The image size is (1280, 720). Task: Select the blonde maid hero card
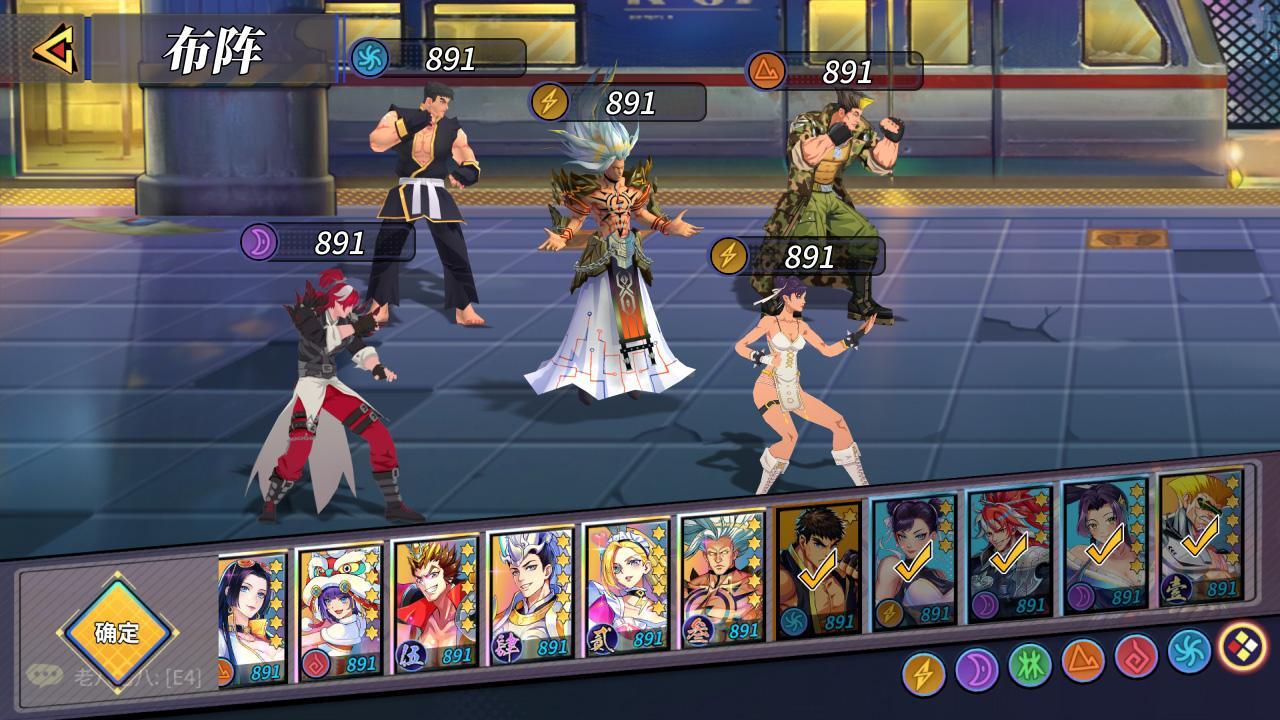[627, 588]
